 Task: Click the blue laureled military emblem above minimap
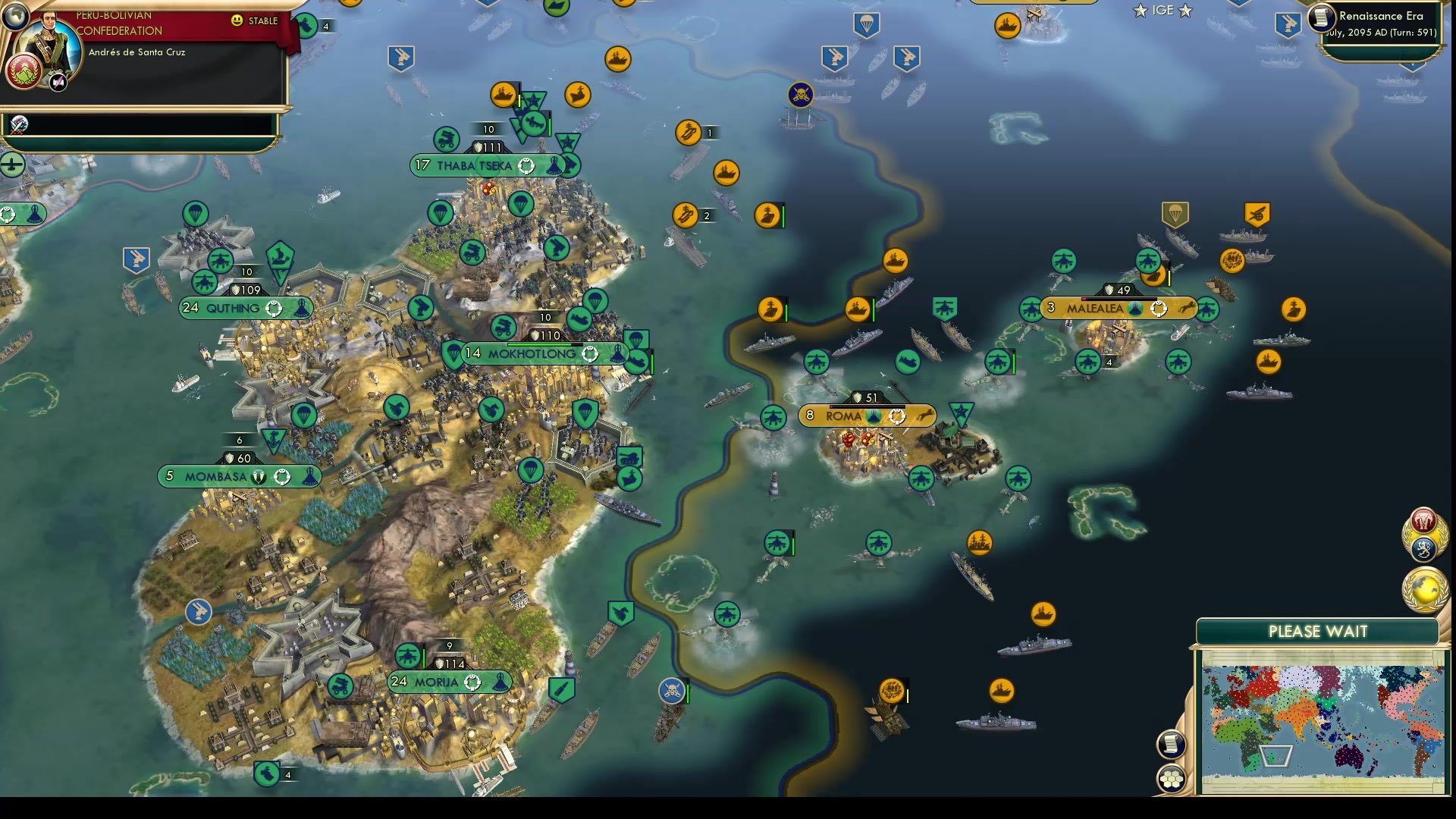point(1424,548)
